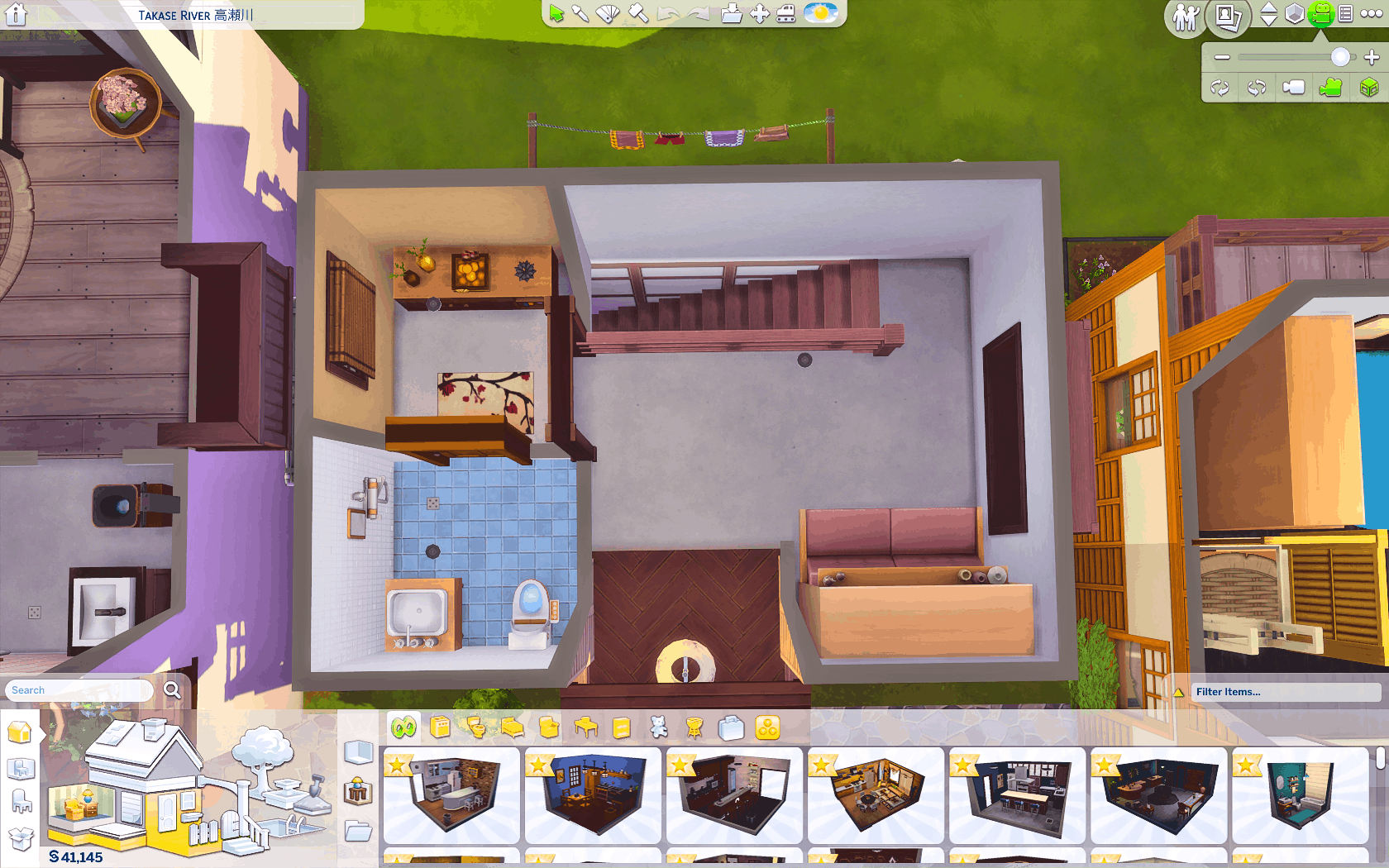Toggle the walls view cube icon
The width and height of the screenshot is (1389, 868).
click(x=1295, y=14)
